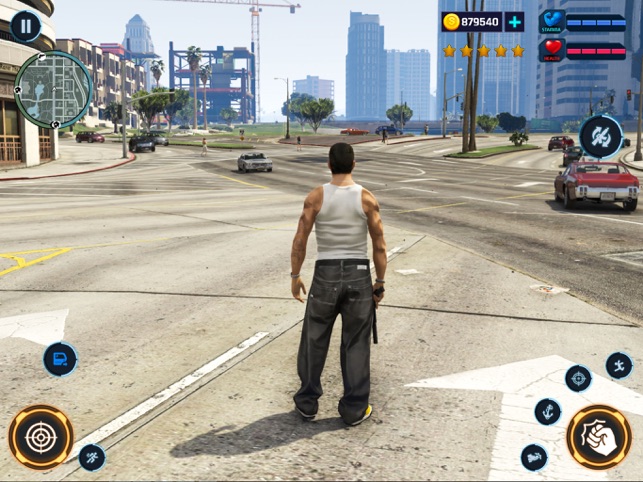Add more coins with the plus button
Image resolution: width=643 pixels, height=482 pixels.
(x=513, y=22)
